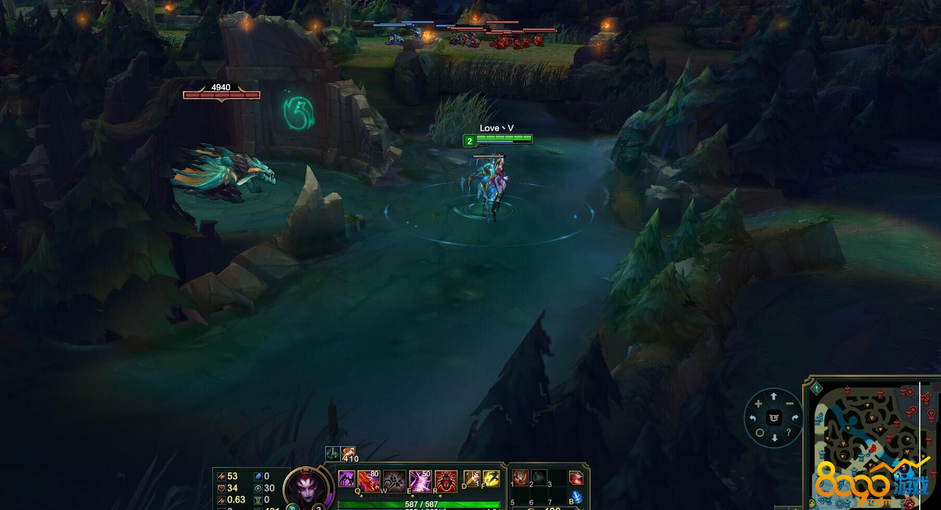Open the question mark help on the wheel
Viewport: 941px width, 510px height.
click(788, 432)
